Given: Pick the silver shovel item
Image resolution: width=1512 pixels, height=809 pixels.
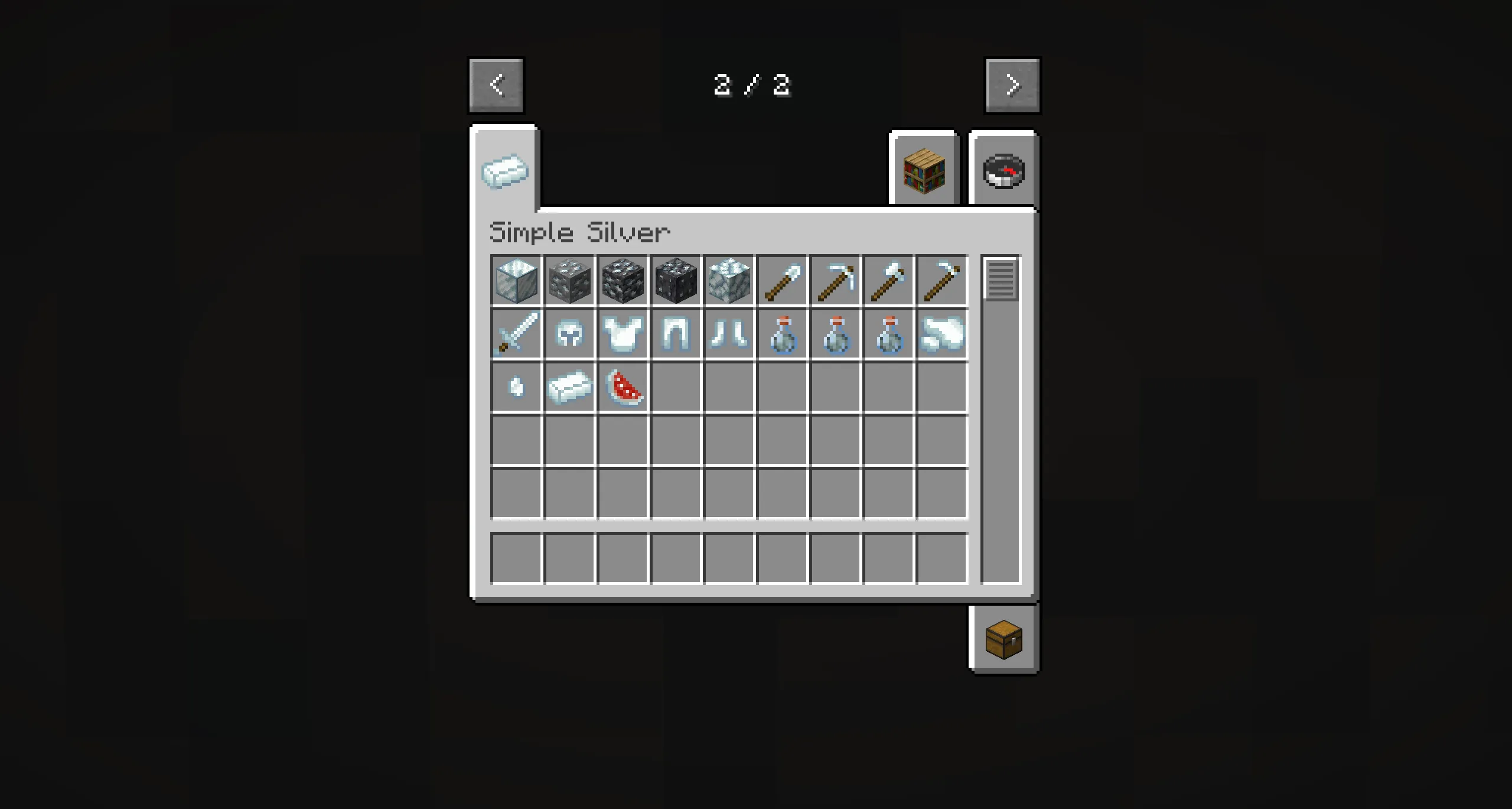Looking at the screenshot, I should (782, 280).
